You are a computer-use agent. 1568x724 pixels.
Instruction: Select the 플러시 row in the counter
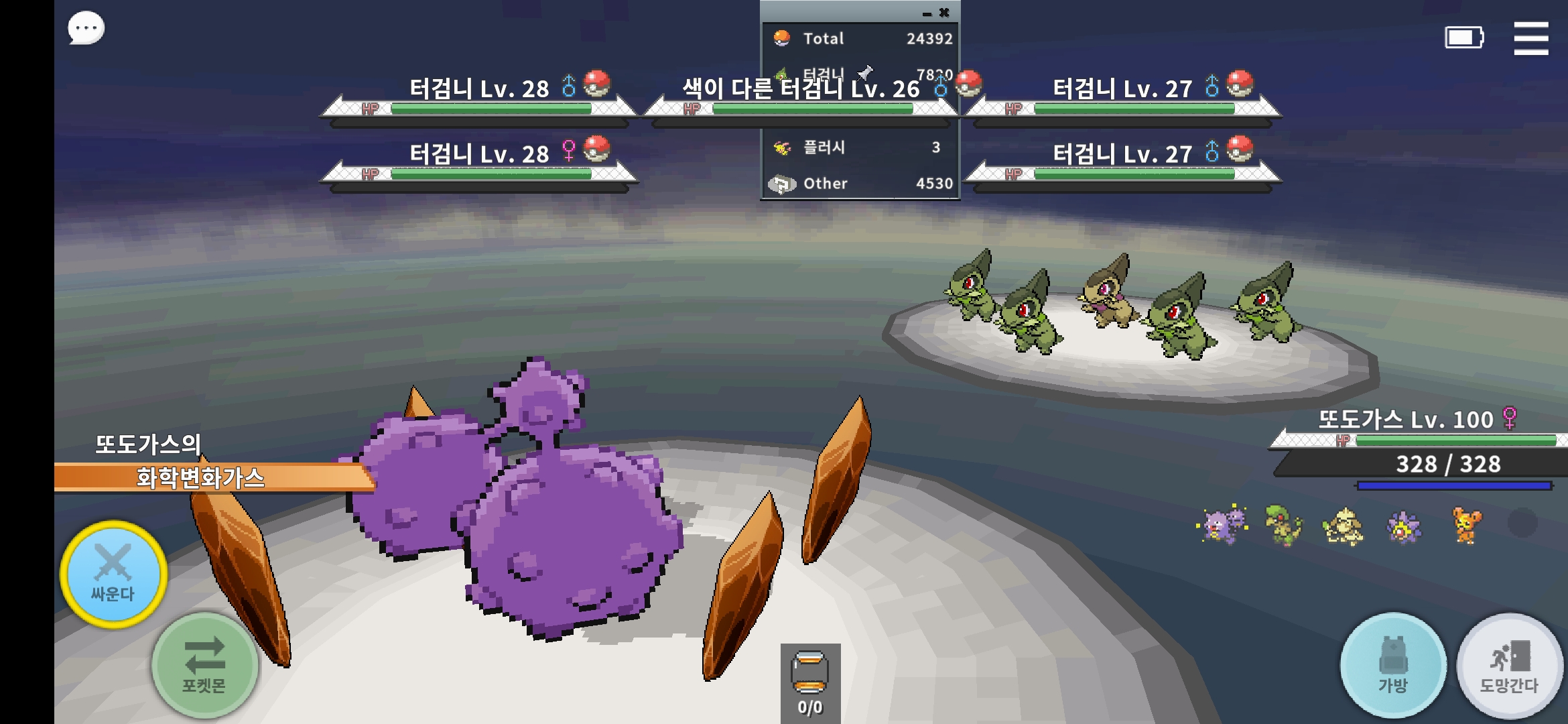click(860, 147)
